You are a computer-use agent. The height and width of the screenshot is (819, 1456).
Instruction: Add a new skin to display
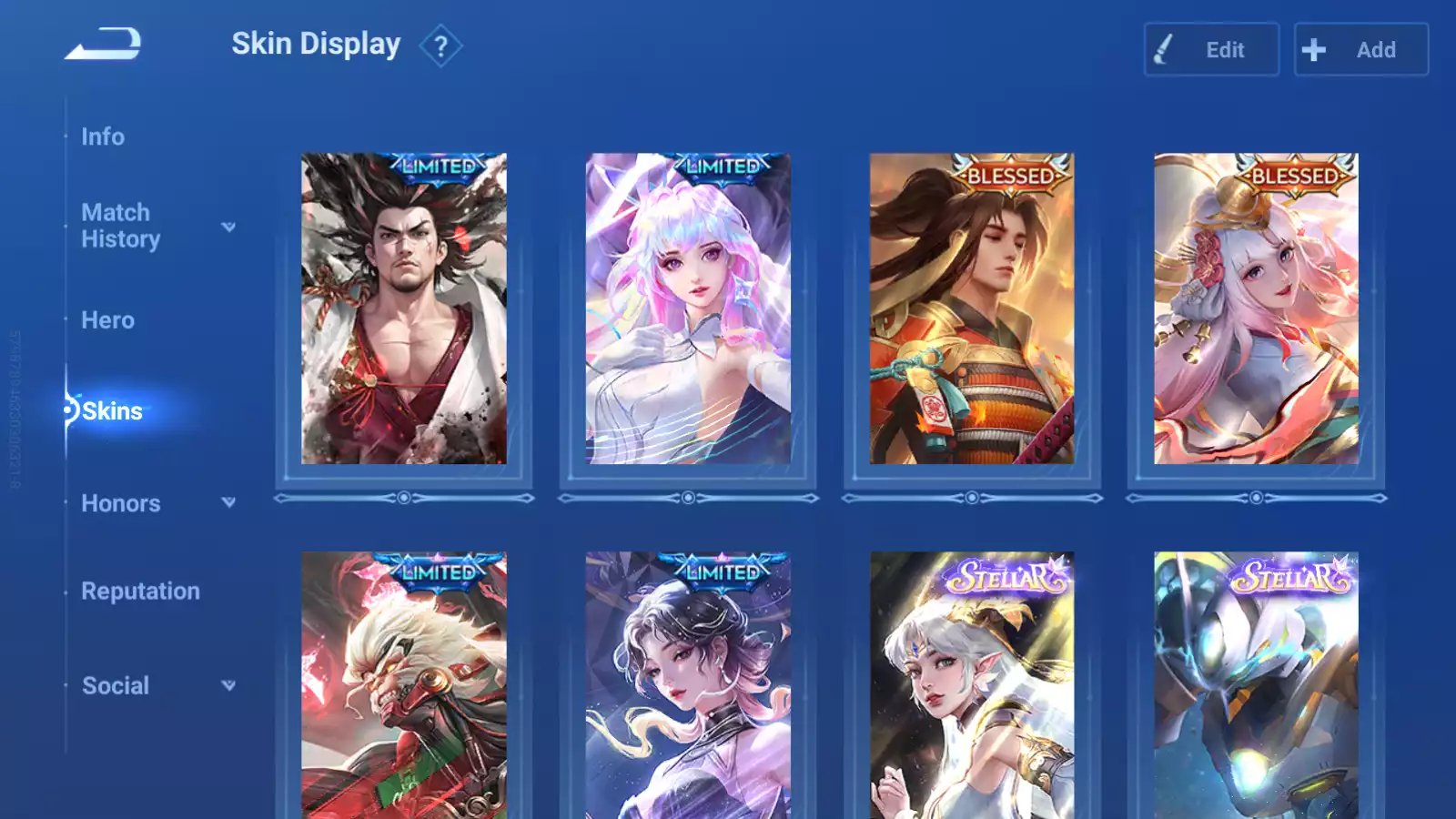(x=1360, y=50)
